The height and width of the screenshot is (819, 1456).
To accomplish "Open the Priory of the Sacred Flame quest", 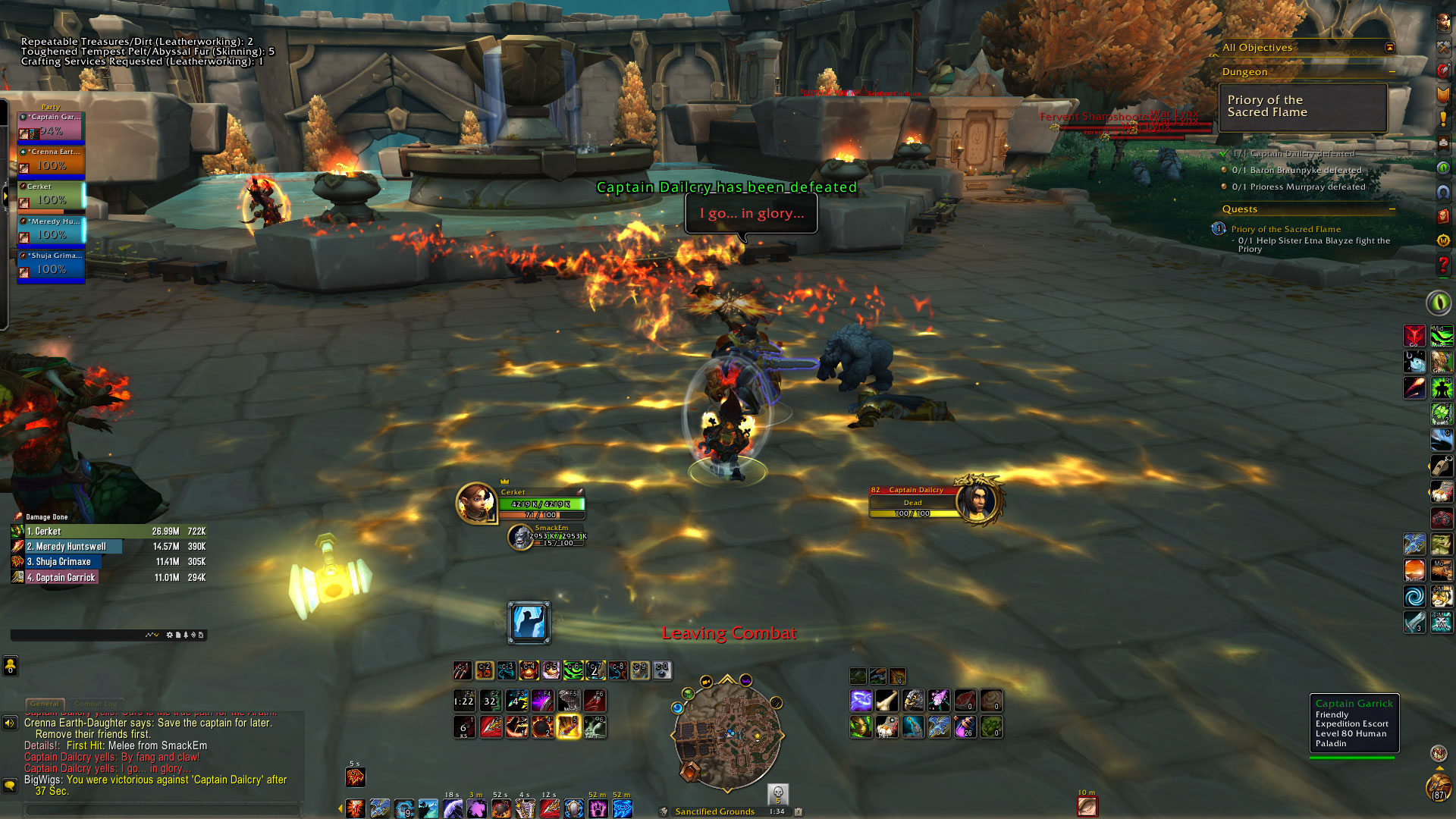I will [x=1285, y=229].
